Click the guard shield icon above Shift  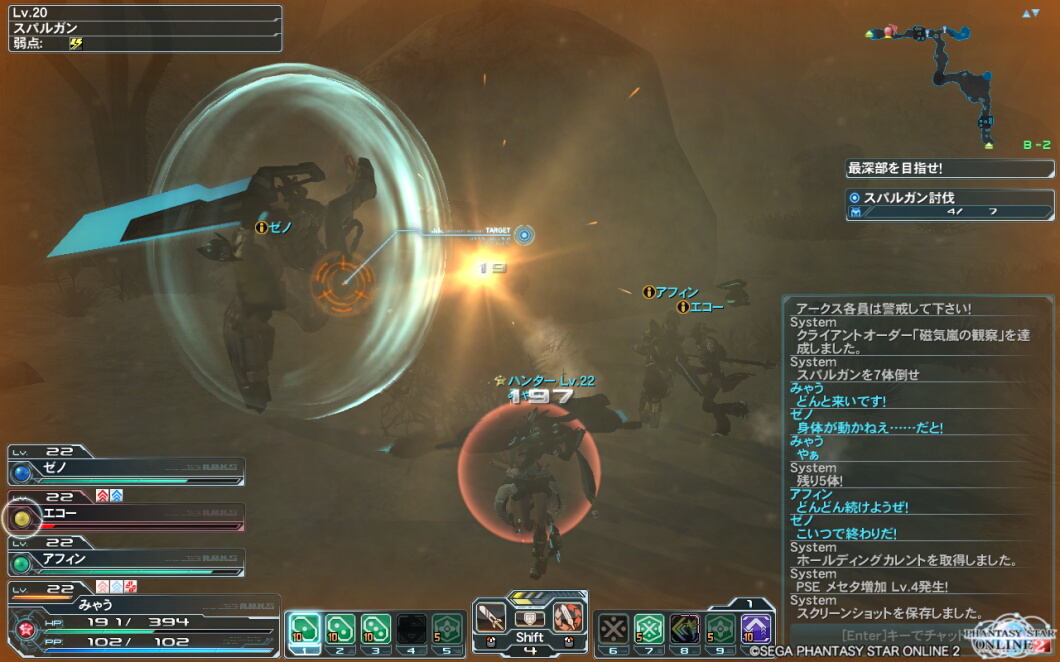click(529, 618)
